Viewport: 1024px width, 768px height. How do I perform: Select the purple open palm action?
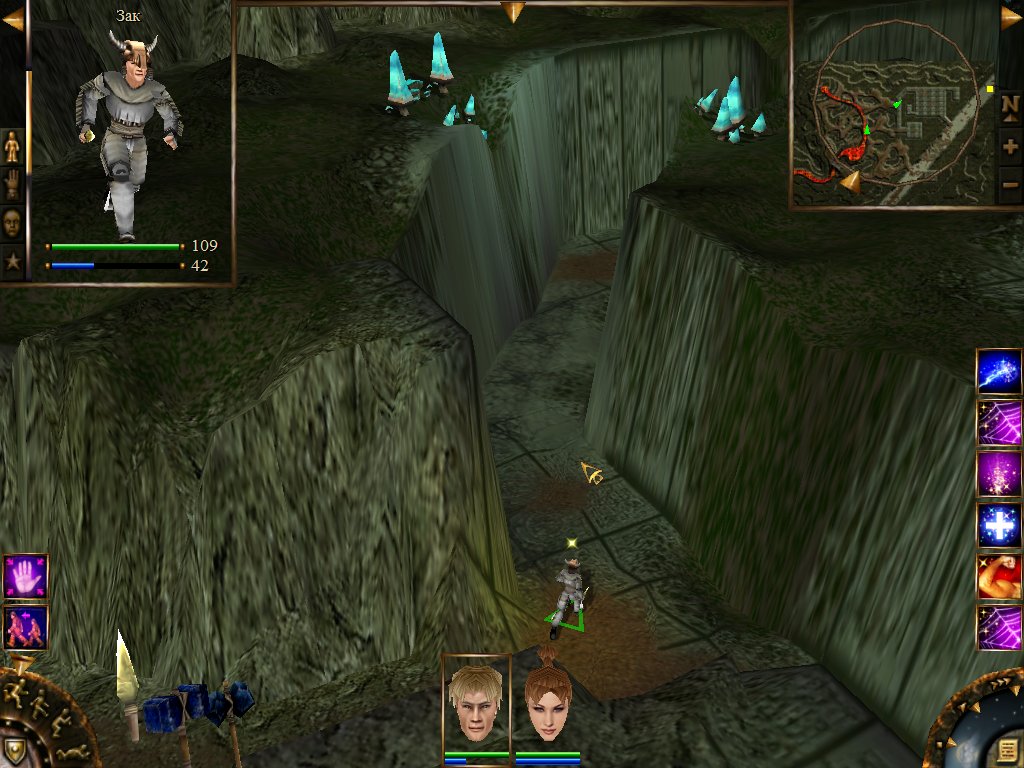point(25,577)
